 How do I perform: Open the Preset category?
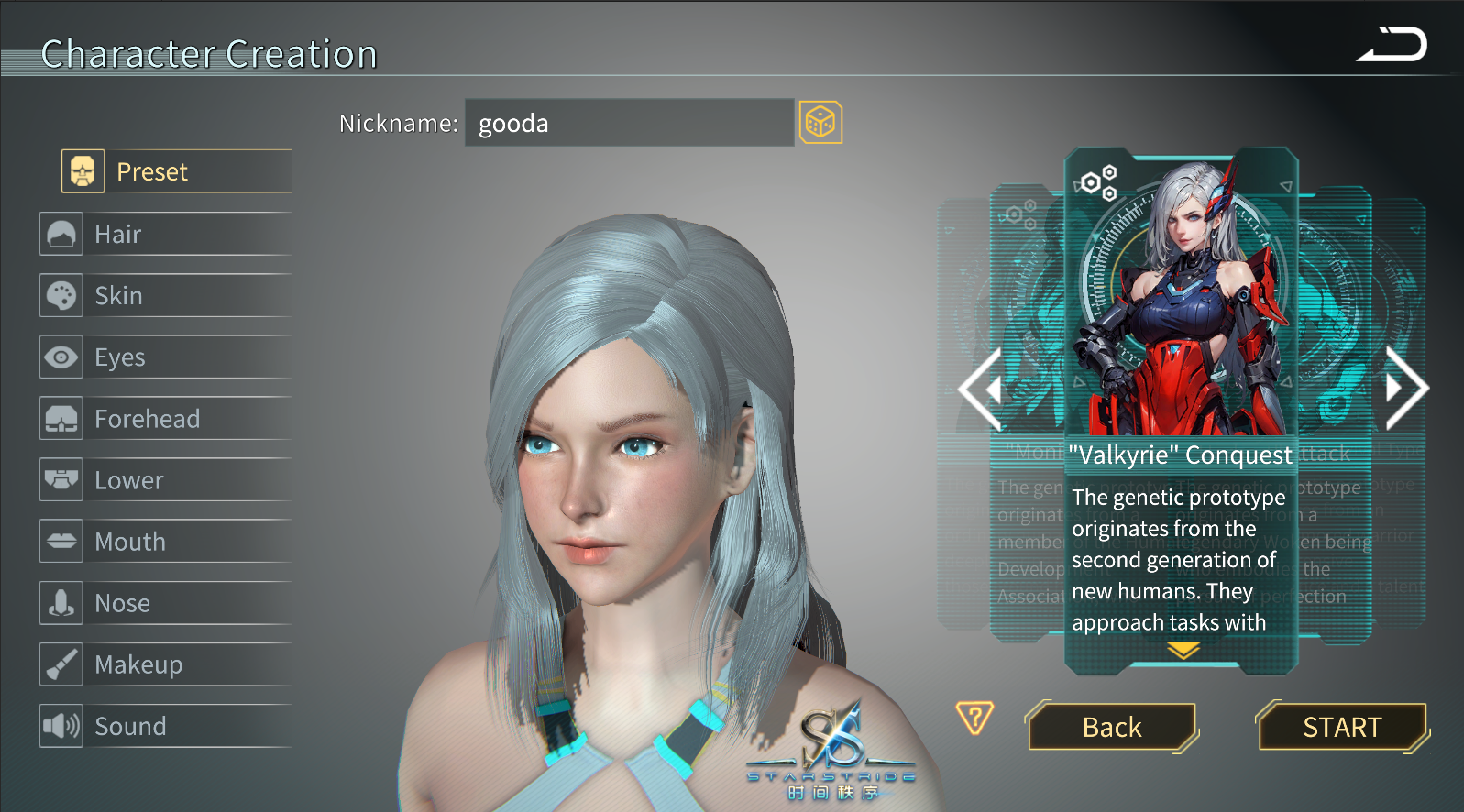tap(176, 171)
